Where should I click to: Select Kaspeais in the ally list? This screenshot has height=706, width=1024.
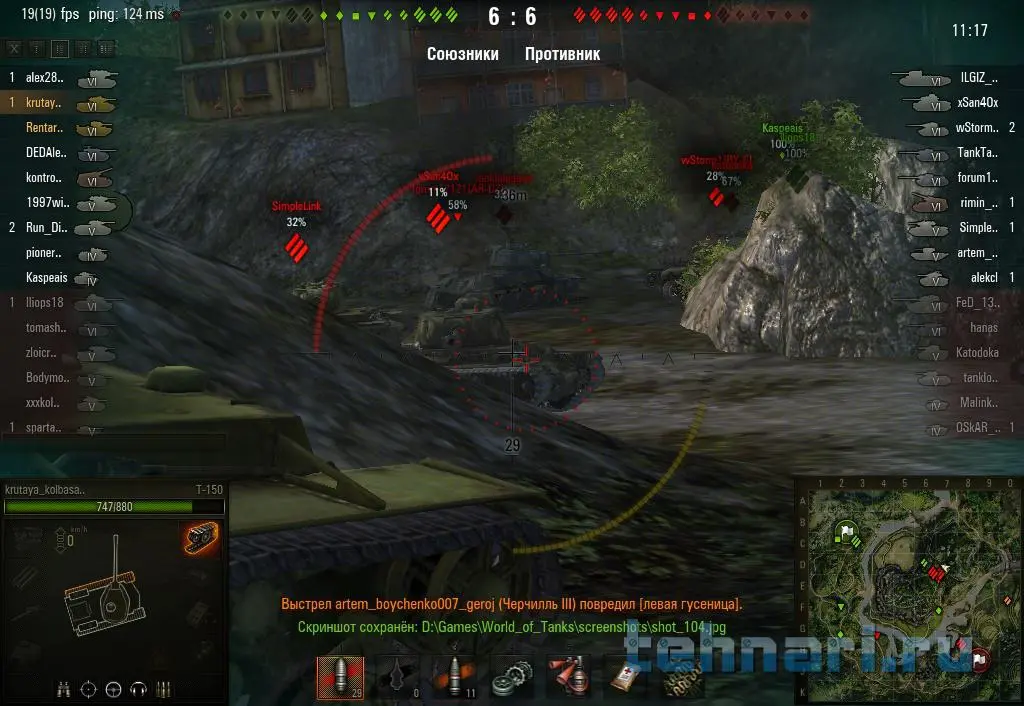pyautogui.click(x=47, y=278)
